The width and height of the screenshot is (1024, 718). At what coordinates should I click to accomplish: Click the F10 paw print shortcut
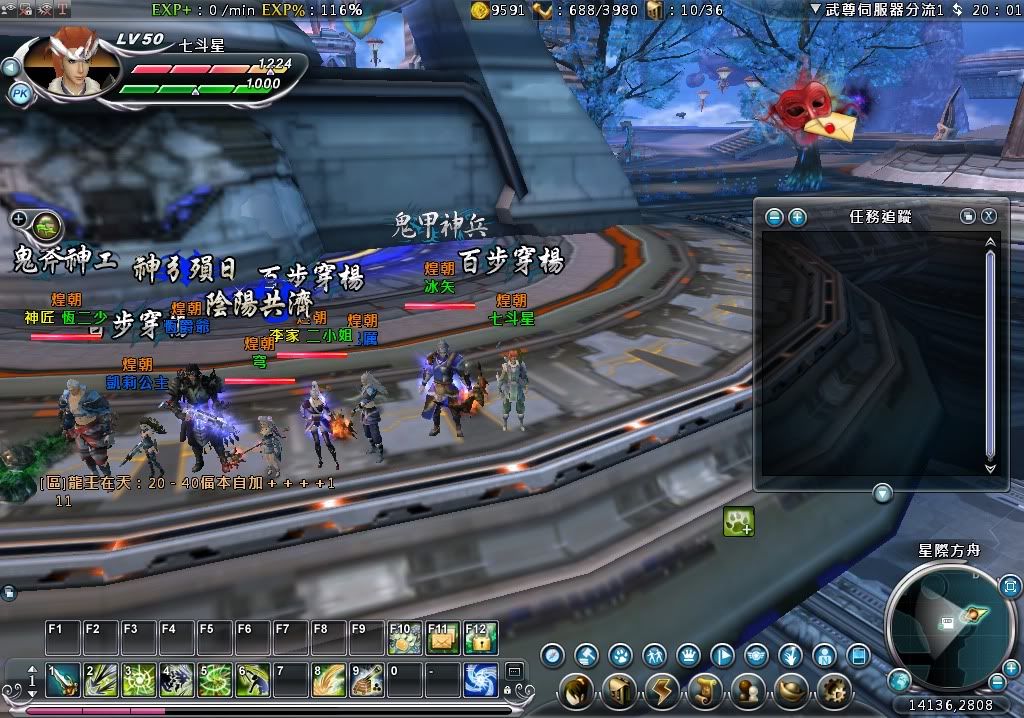(404, 637)
